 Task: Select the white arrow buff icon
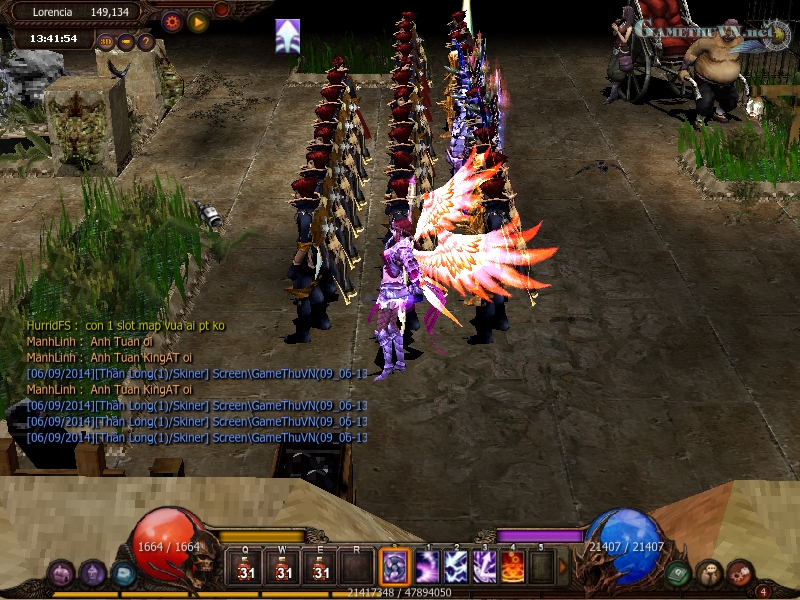pyautogui.click(x=288, y=36)
